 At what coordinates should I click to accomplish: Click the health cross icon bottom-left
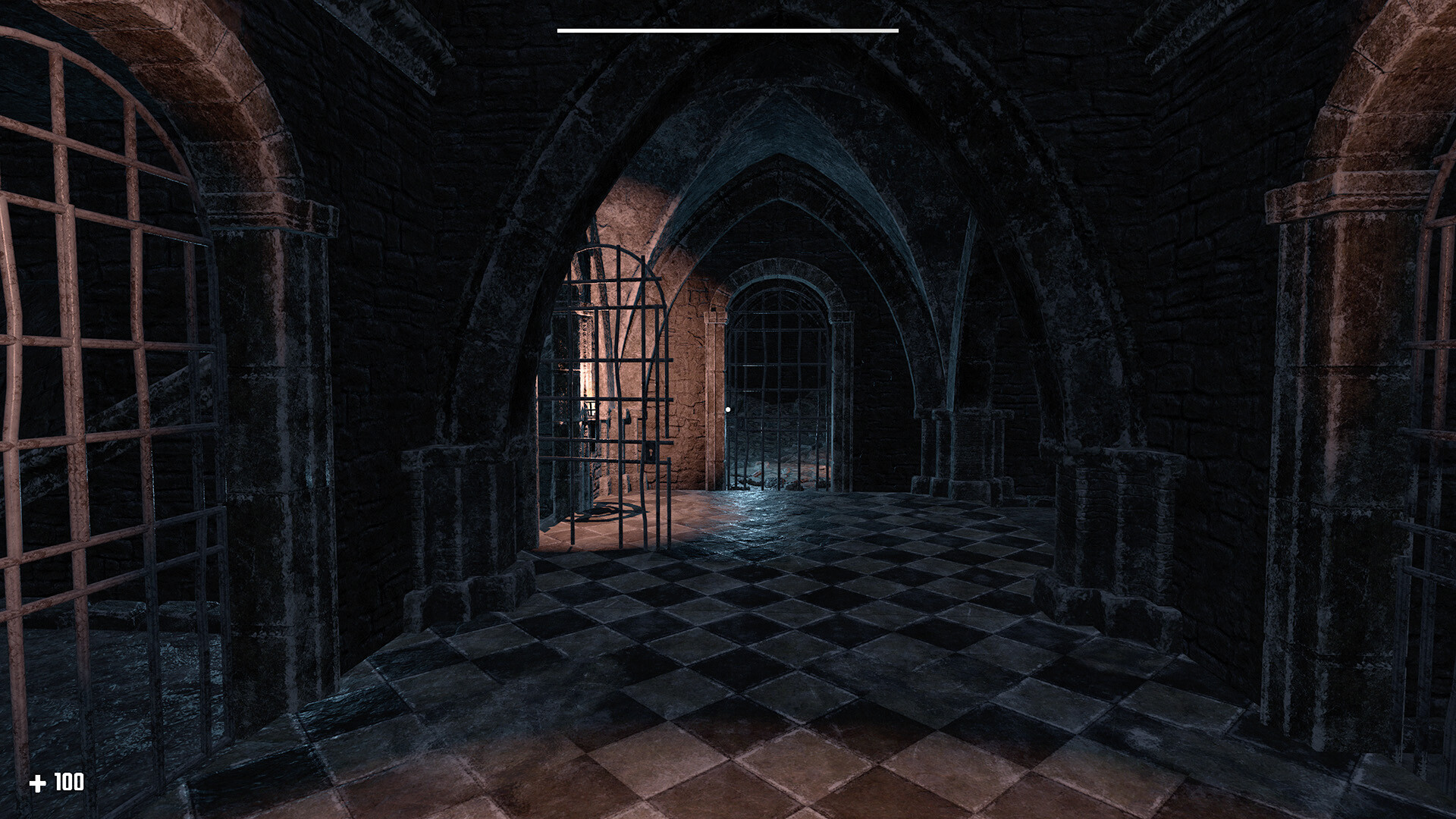click(37, 780)
